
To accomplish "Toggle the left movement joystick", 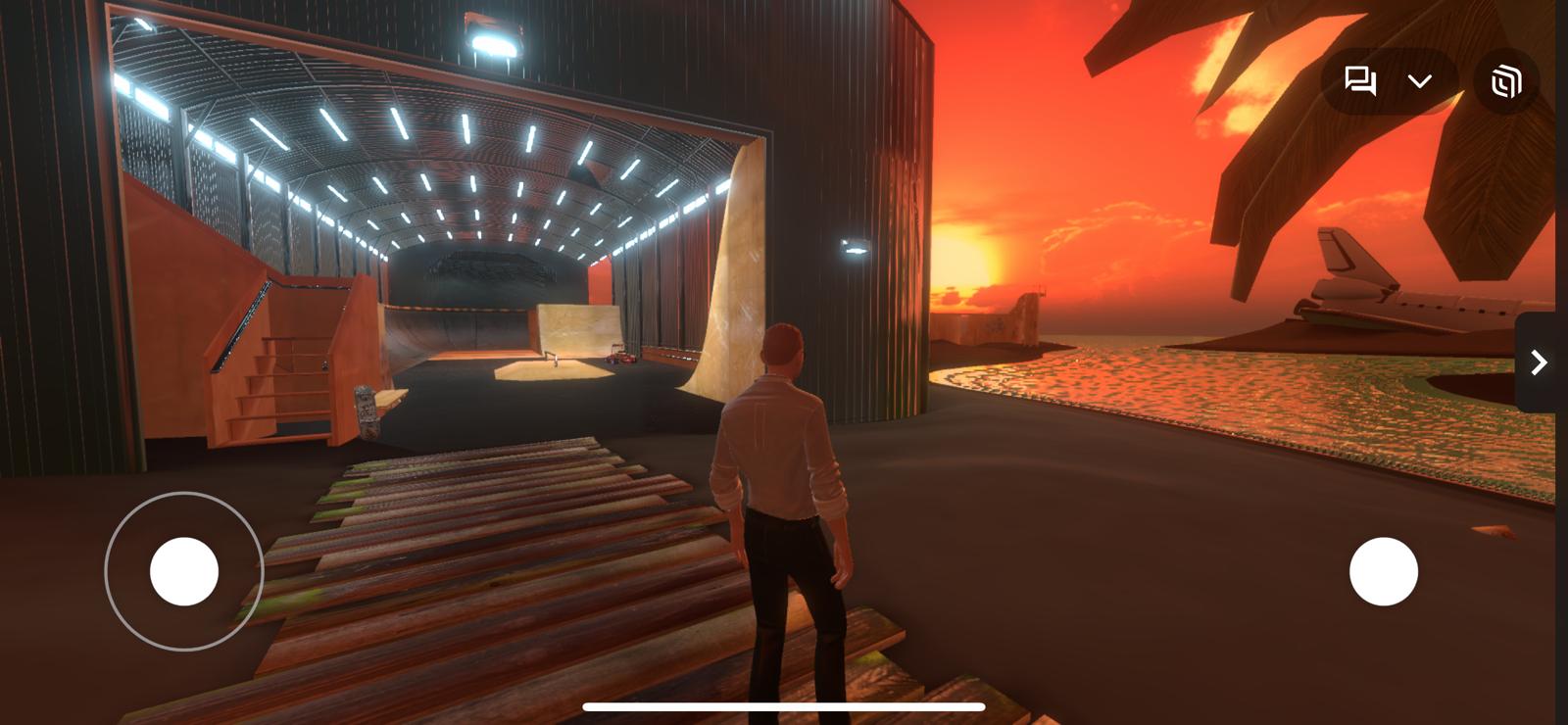I will pyautogui.click(x=184, y=573).
